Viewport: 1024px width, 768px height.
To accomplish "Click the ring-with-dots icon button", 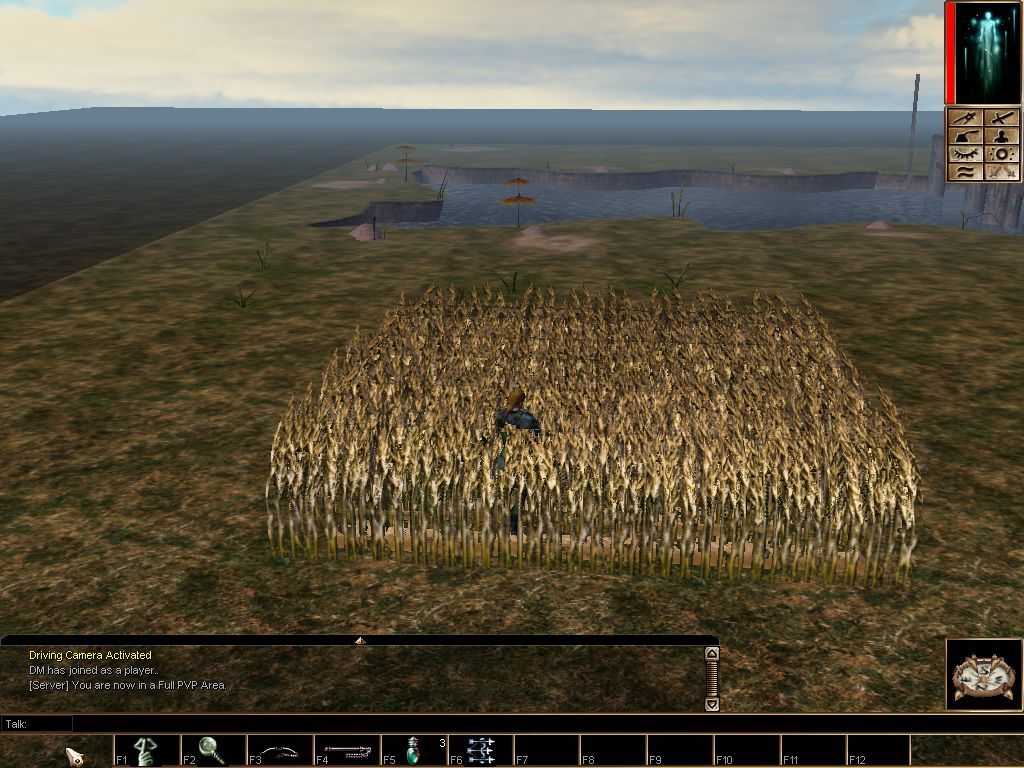I will [x=1003, y=154].
